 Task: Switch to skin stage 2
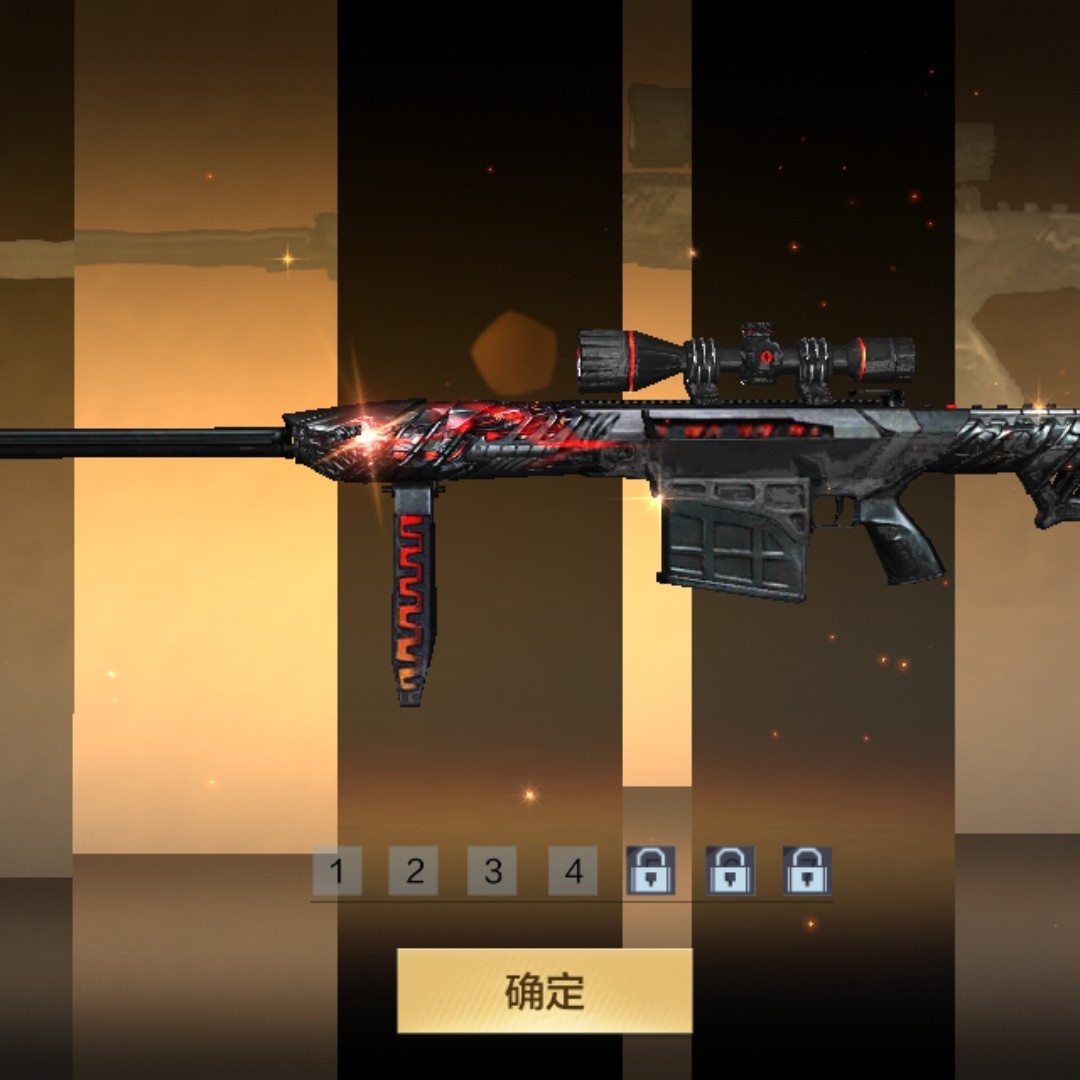(x=414, y=871)
